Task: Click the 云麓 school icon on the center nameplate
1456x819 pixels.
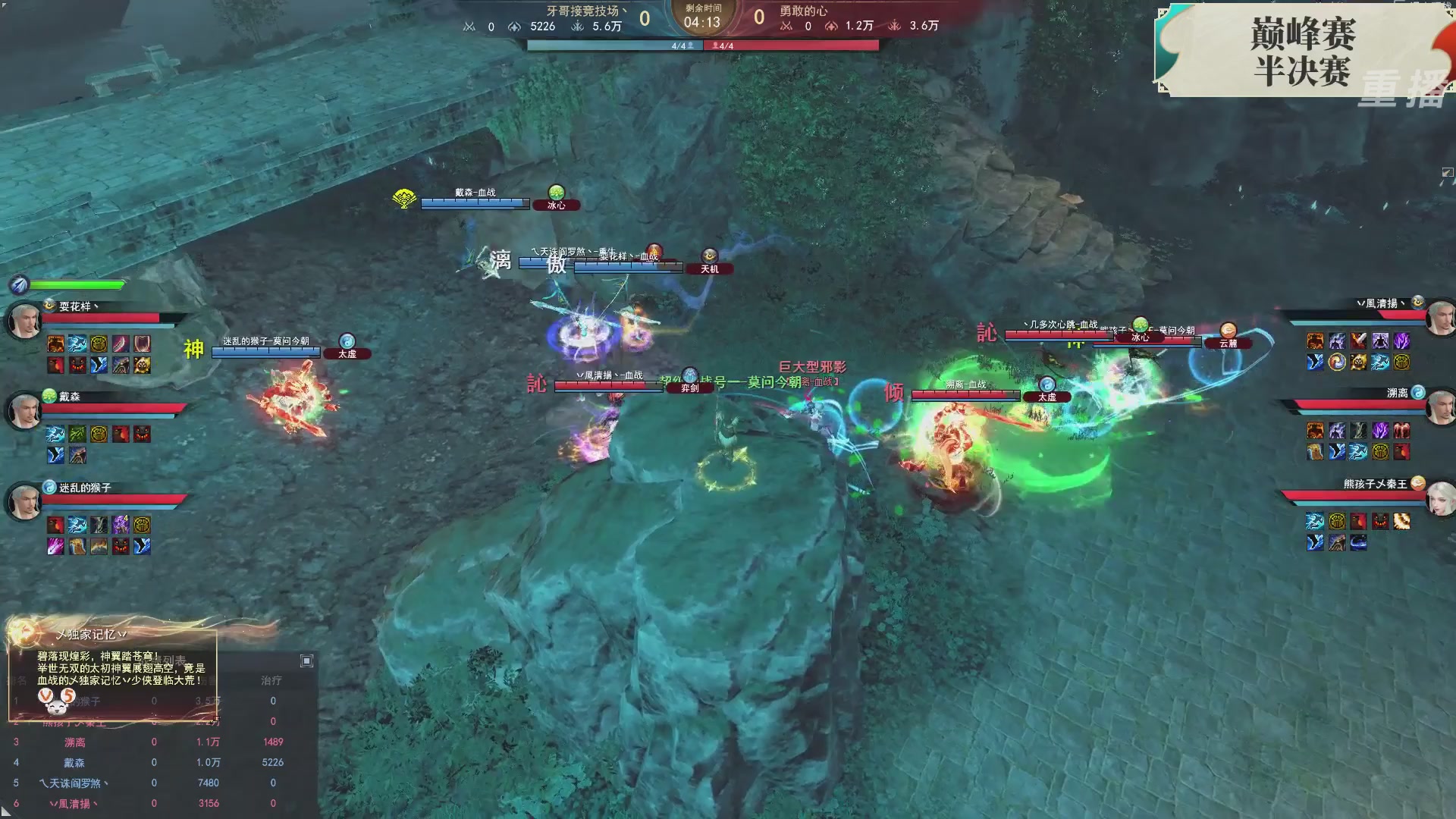Action: pos(1228,328)
